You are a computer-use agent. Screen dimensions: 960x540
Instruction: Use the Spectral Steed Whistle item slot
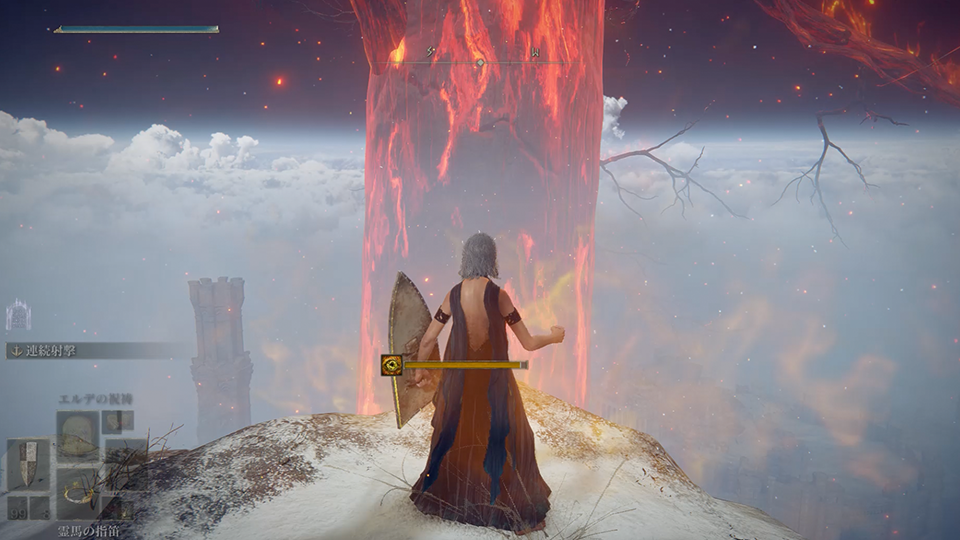click(77, 491)
